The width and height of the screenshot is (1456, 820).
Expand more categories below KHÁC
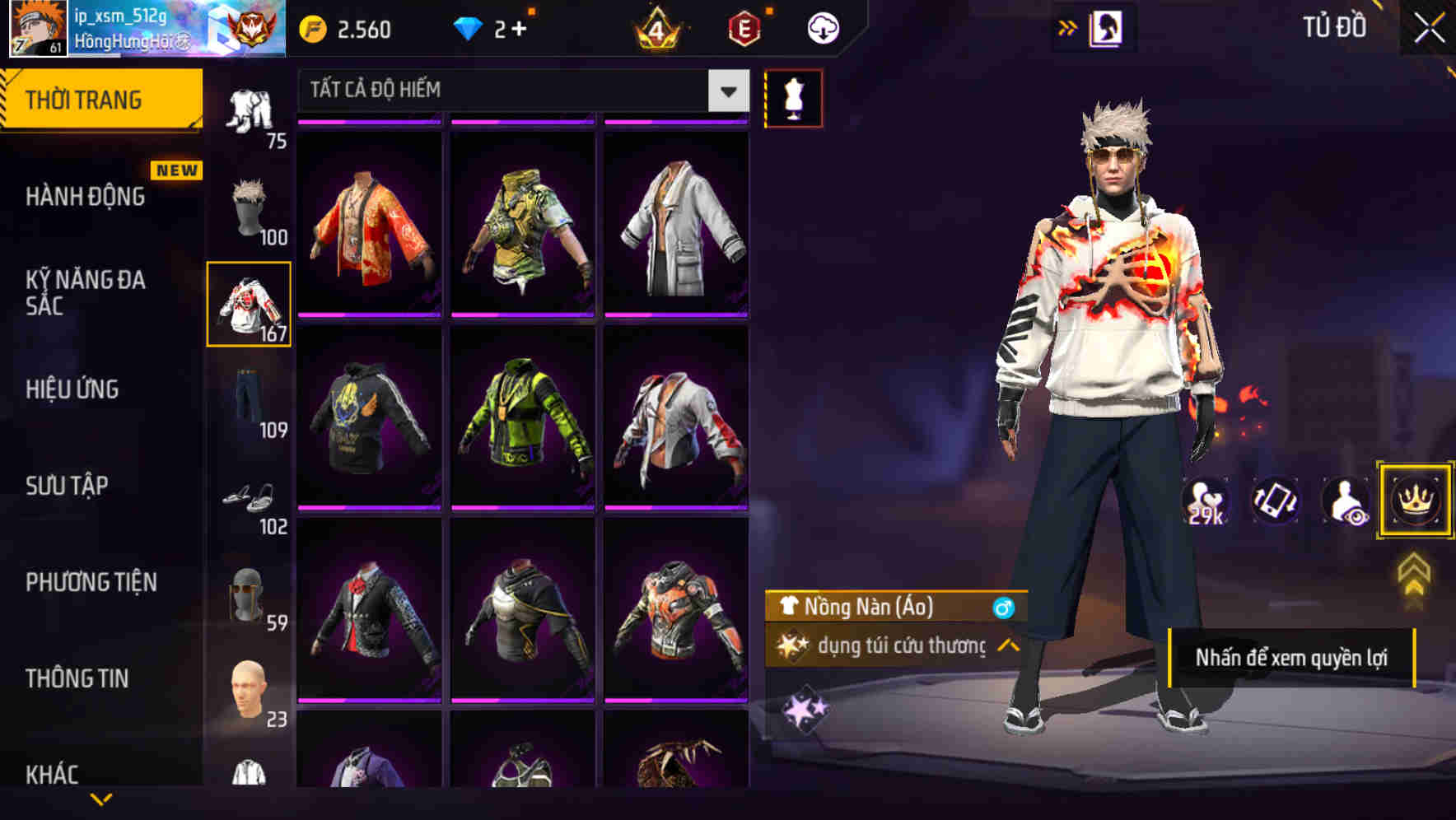(102, 800)
